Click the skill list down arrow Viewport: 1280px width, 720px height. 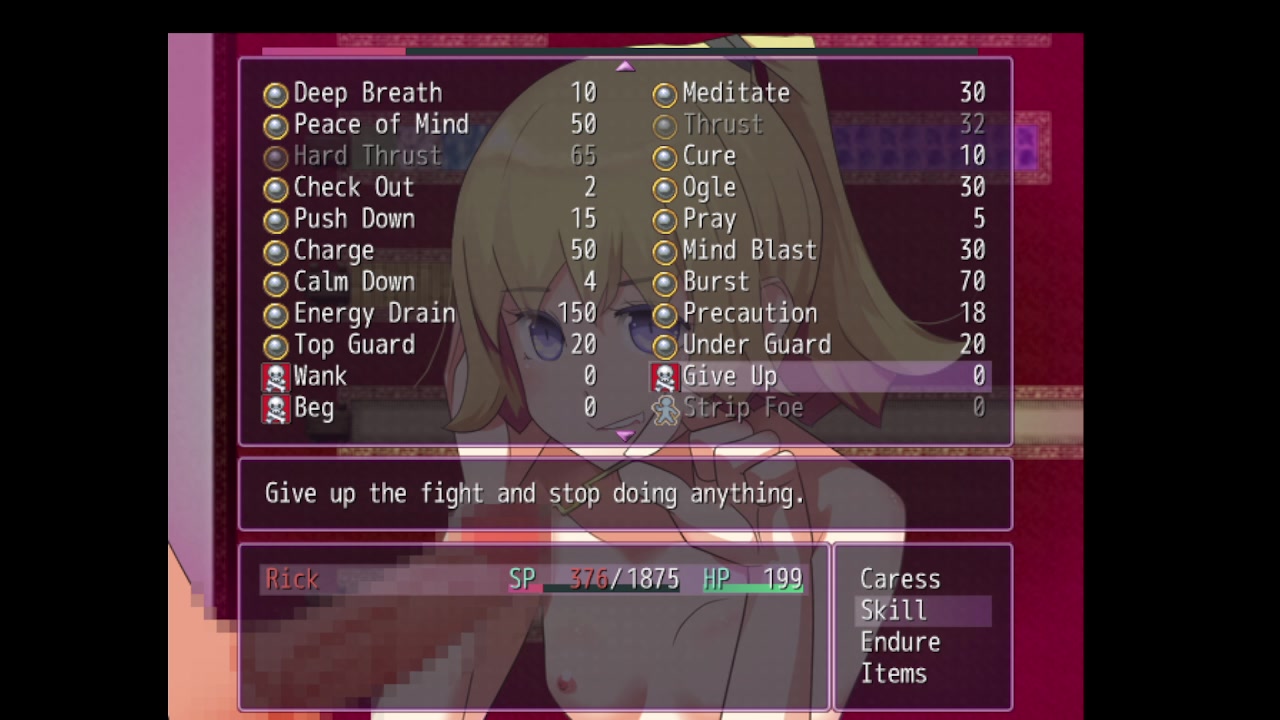point(625,436)
